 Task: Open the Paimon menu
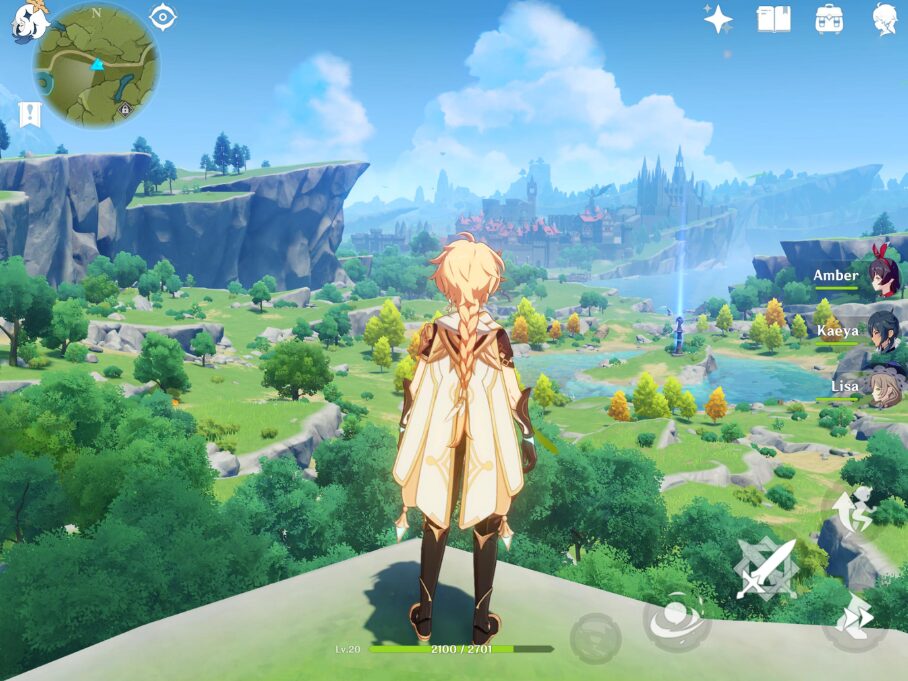coord(28,20)
